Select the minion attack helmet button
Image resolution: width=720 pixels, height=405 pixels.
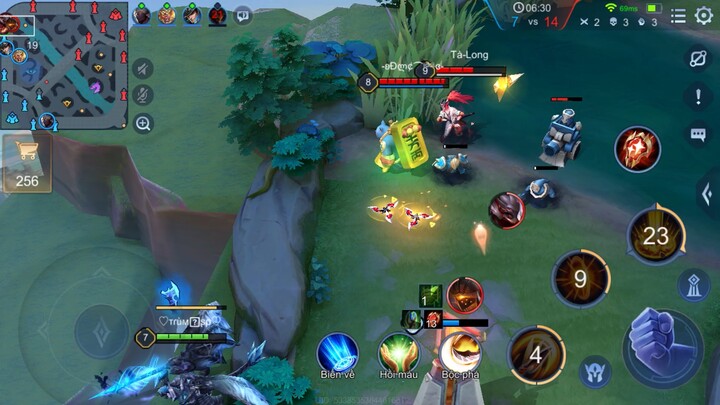point(594,372)
